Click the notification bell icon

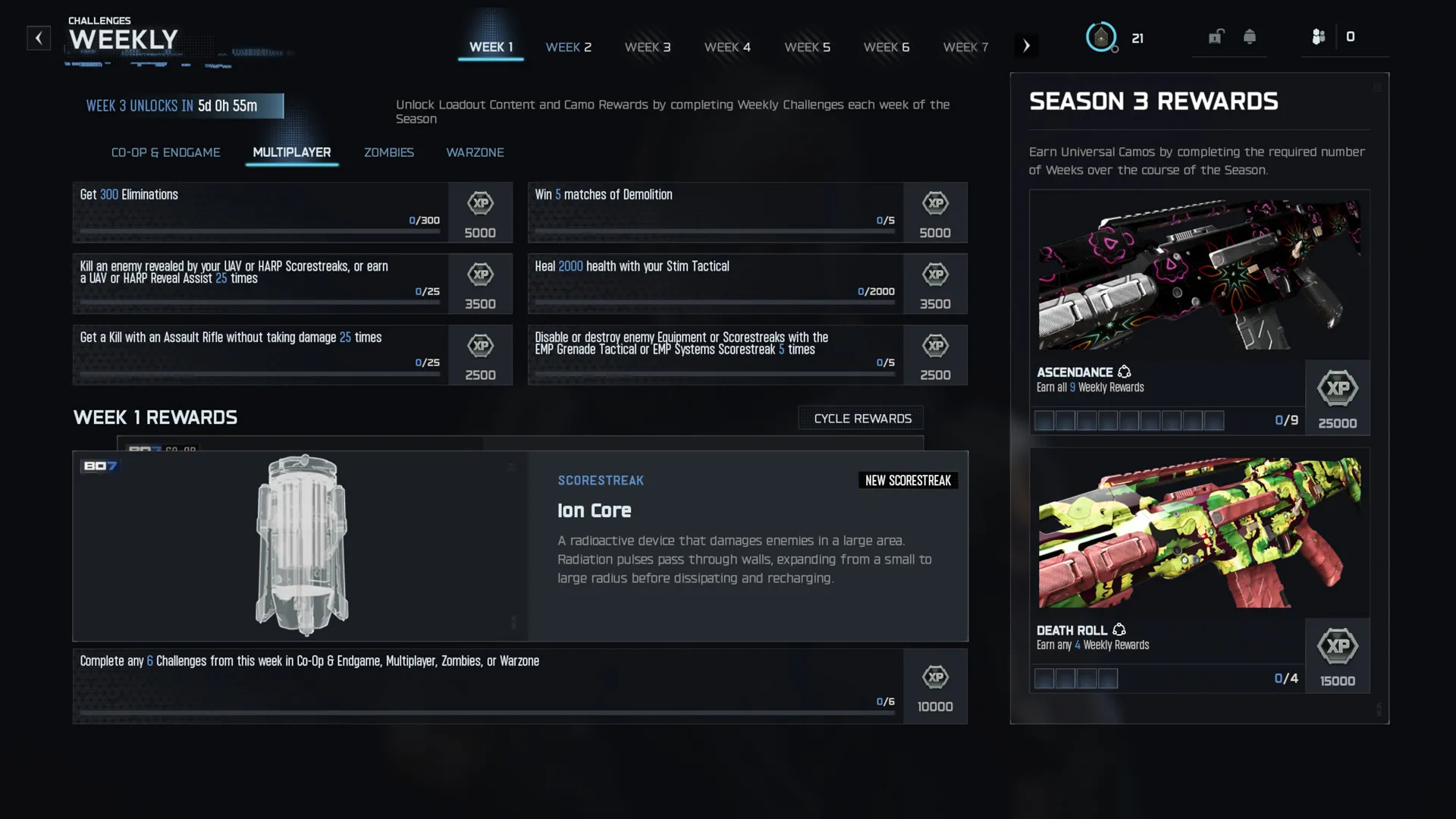1250,36
